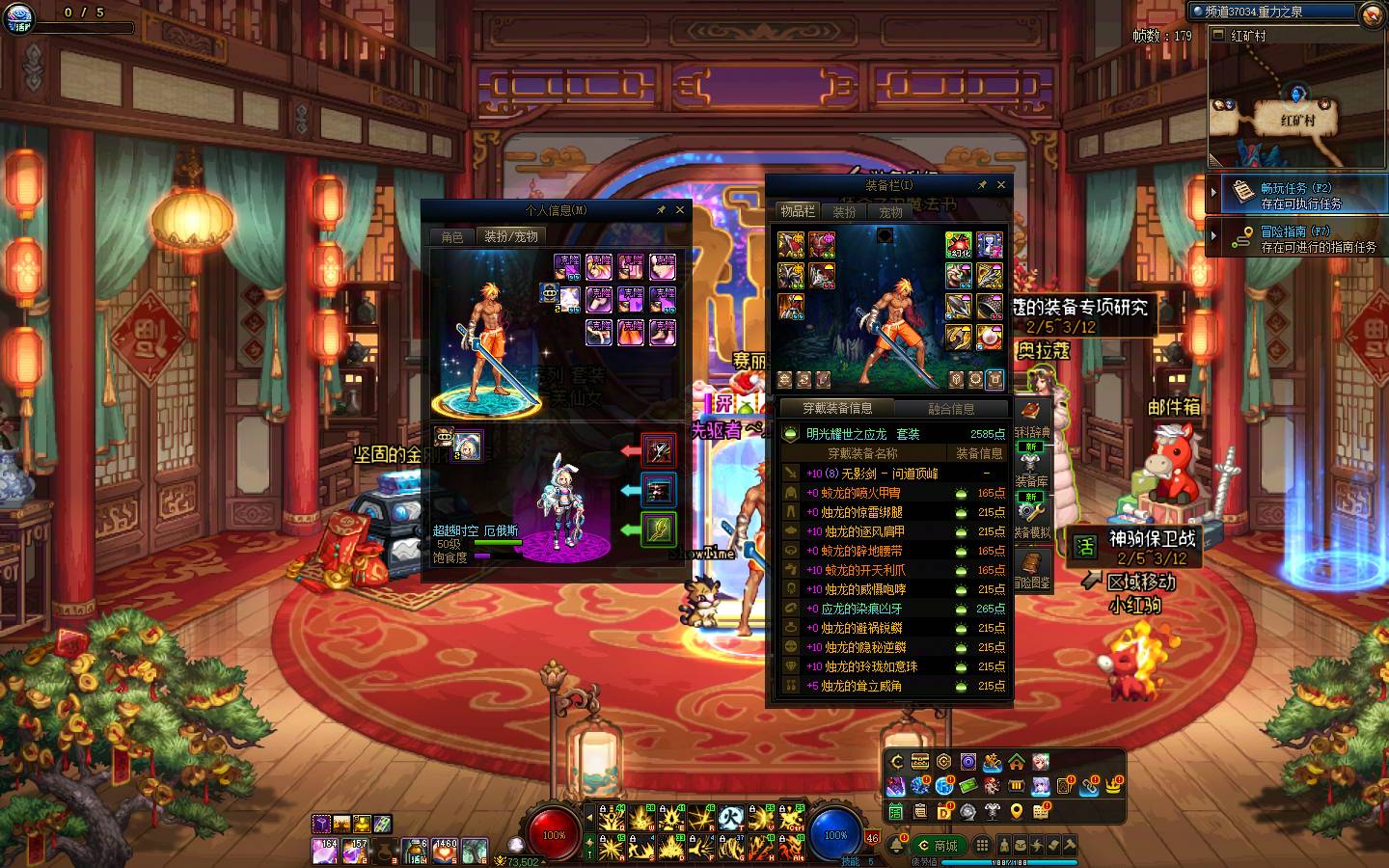Open the grid menu button beside 商城
The height and width of the screenshot is (868, 1389).
click(982, 846)
